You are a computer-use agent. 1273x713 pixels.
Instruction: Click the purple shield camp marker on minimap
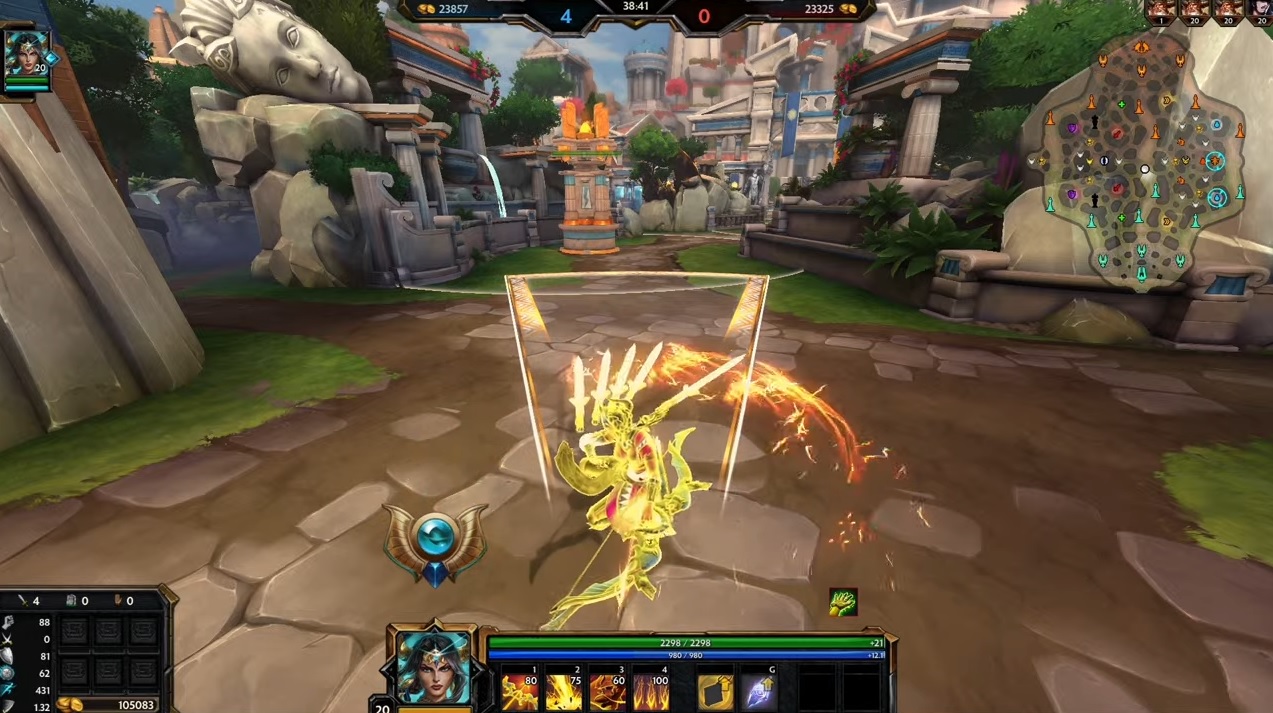1073,129
